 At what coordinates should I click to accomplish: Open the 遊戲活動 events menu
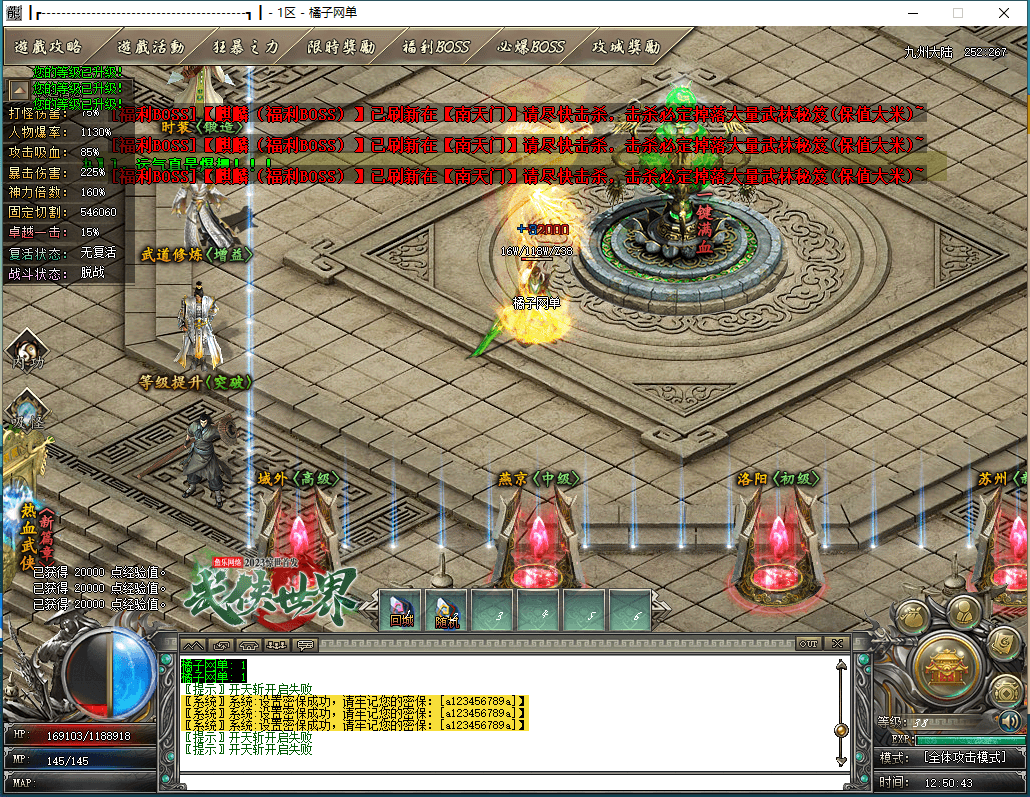pos(150,47)
